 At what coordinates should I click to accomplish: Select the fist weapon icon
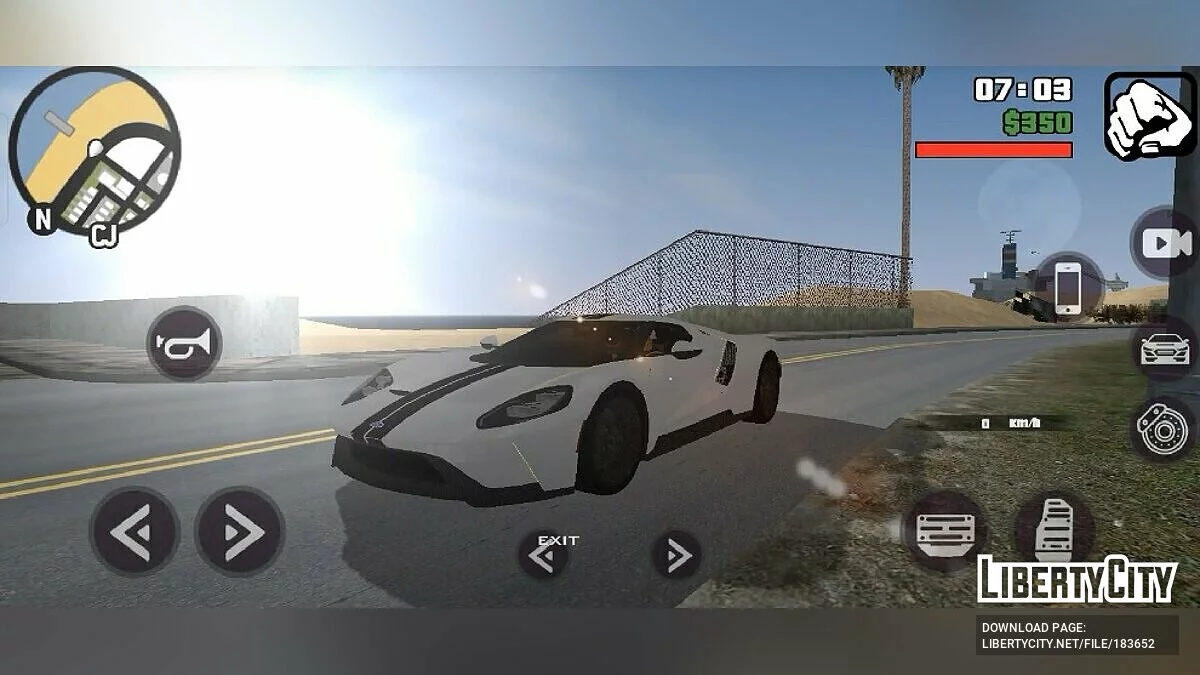[1150, 116]
